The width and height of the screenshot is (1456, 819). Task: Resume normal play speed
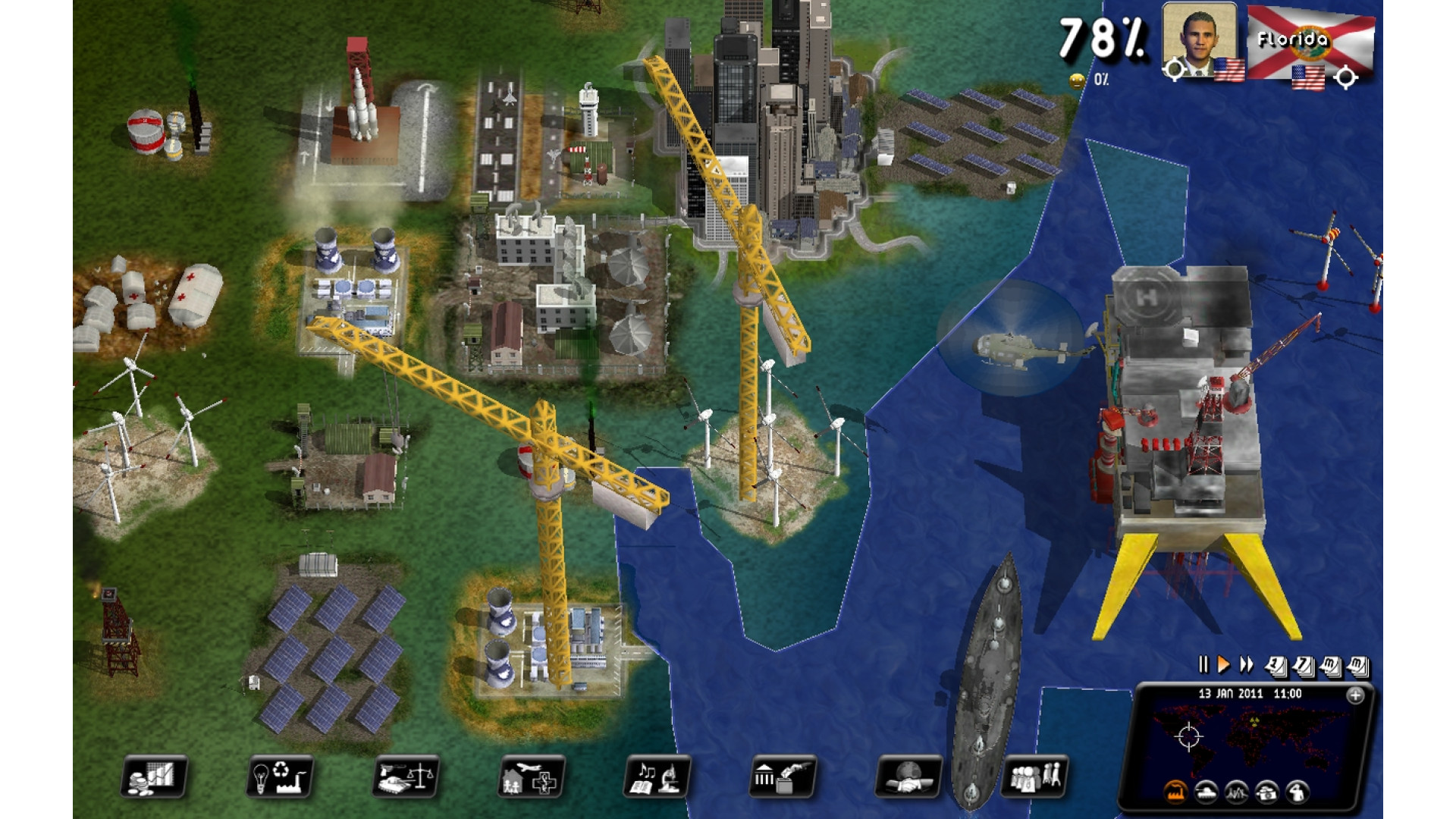click(x=1223, y=665)
